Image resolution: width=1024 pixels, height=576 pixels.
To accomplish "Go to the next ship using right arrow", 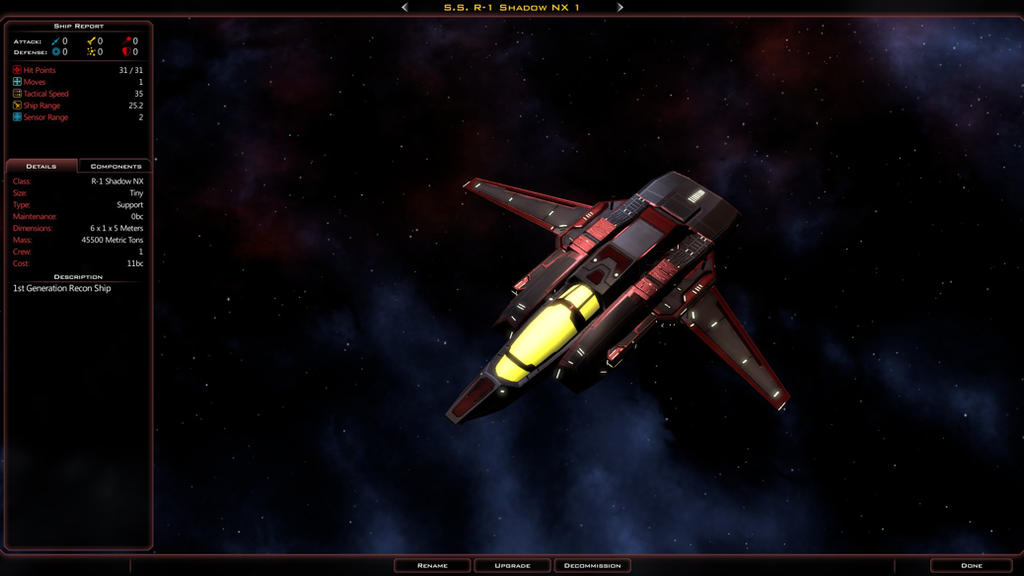I will coord(620,7).
